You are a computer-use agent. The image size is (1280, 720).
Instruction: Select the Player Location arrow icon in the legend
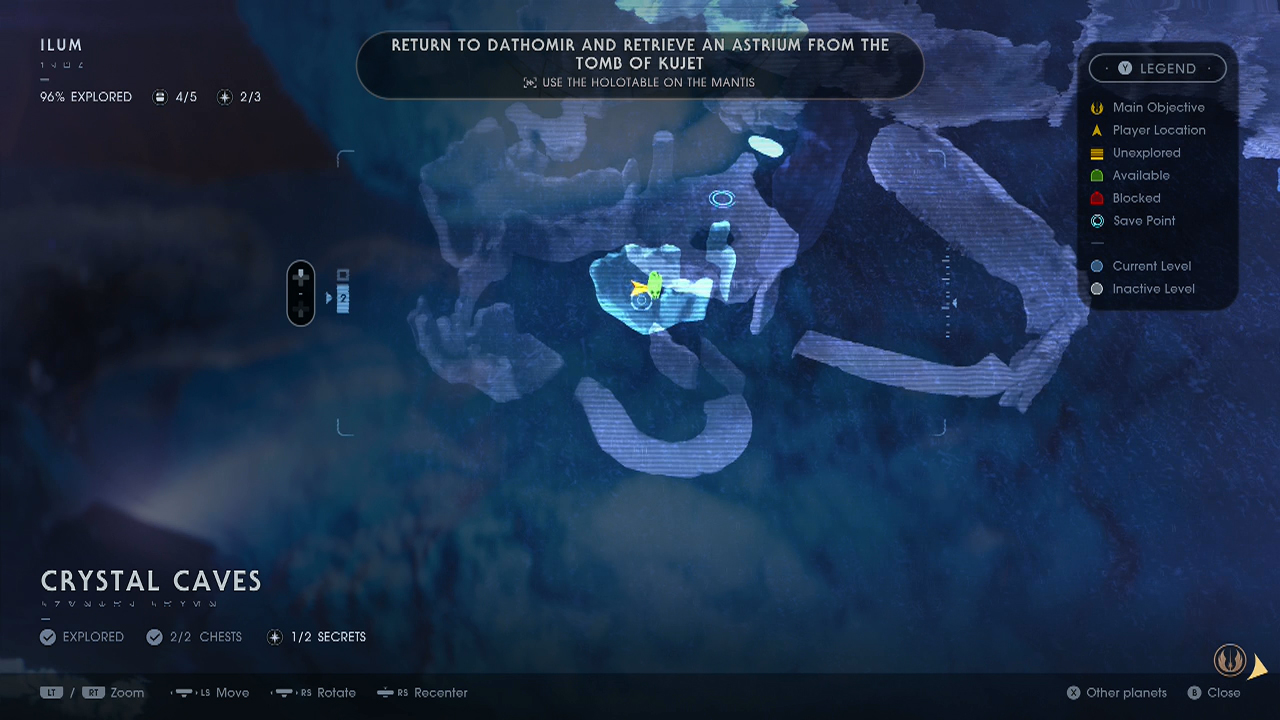1096,130
